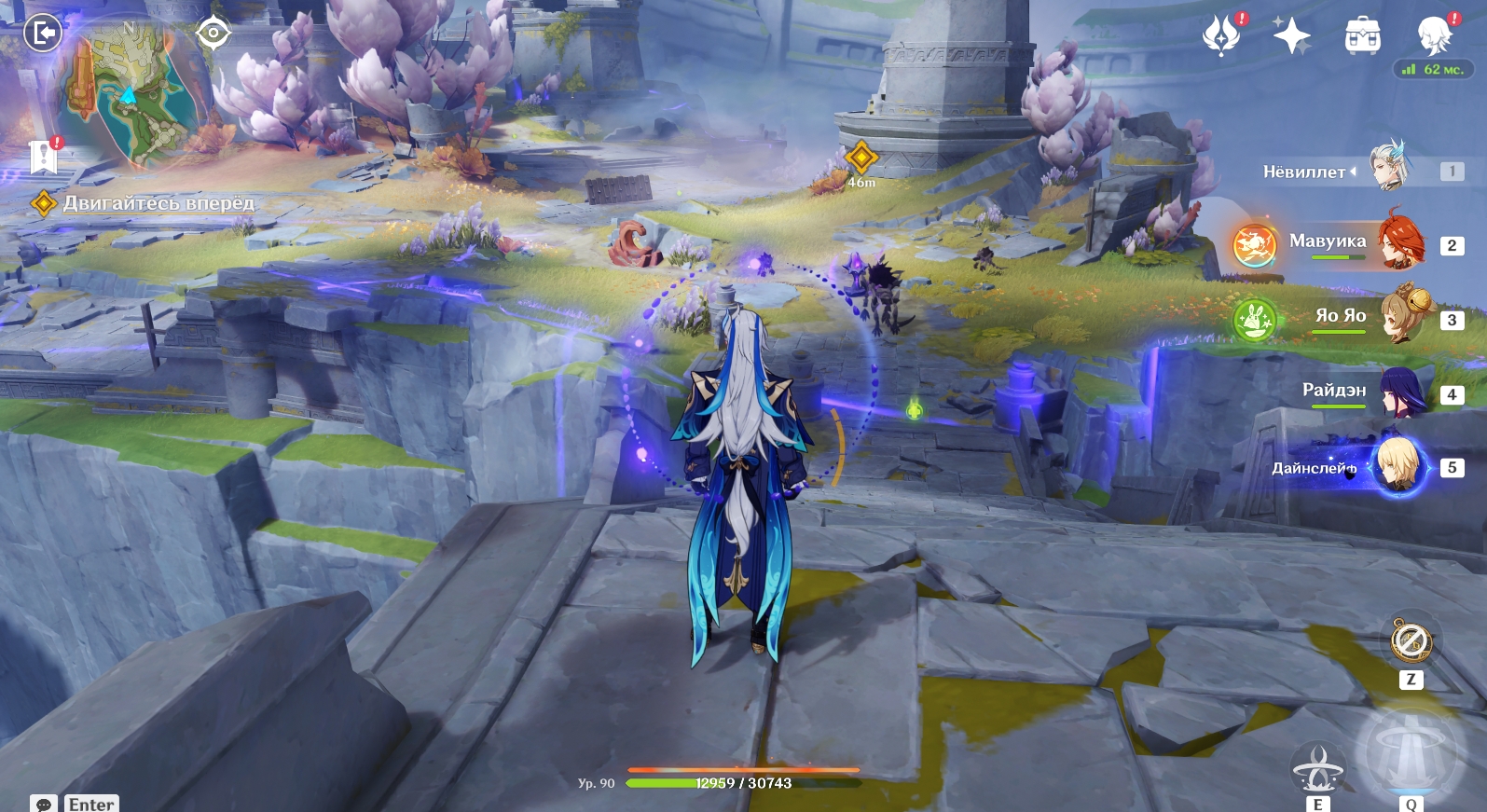Image resolution: width=1487 pixels, height=812 pixels.
Task: Switch to party member Дайнслейф
Action: pos(1400,466)
